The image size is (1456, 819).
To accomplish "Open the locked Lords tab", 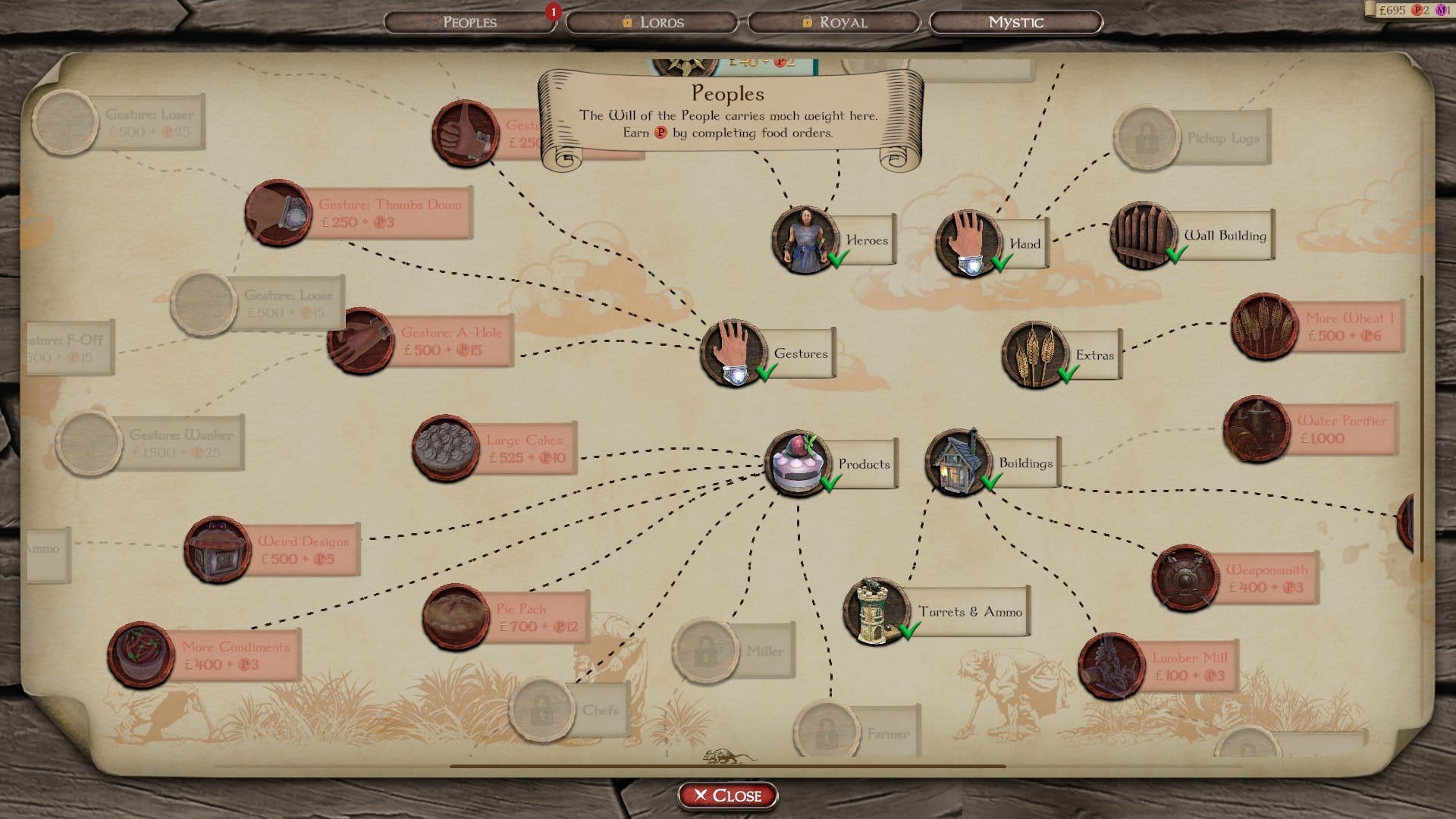I will coord(652,22).
